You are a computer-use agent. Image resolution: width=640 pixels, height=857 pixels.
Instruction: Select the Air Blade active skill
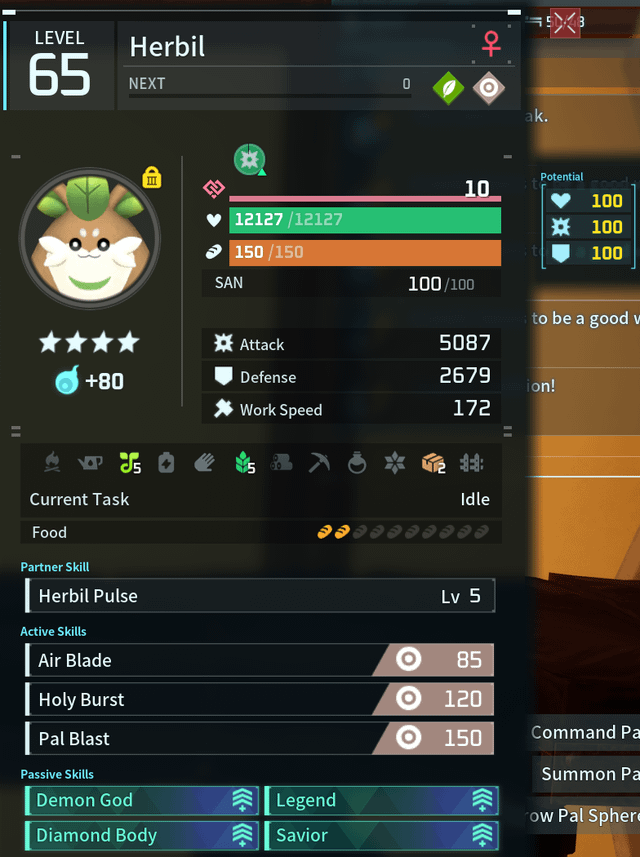tap(259, 660)
